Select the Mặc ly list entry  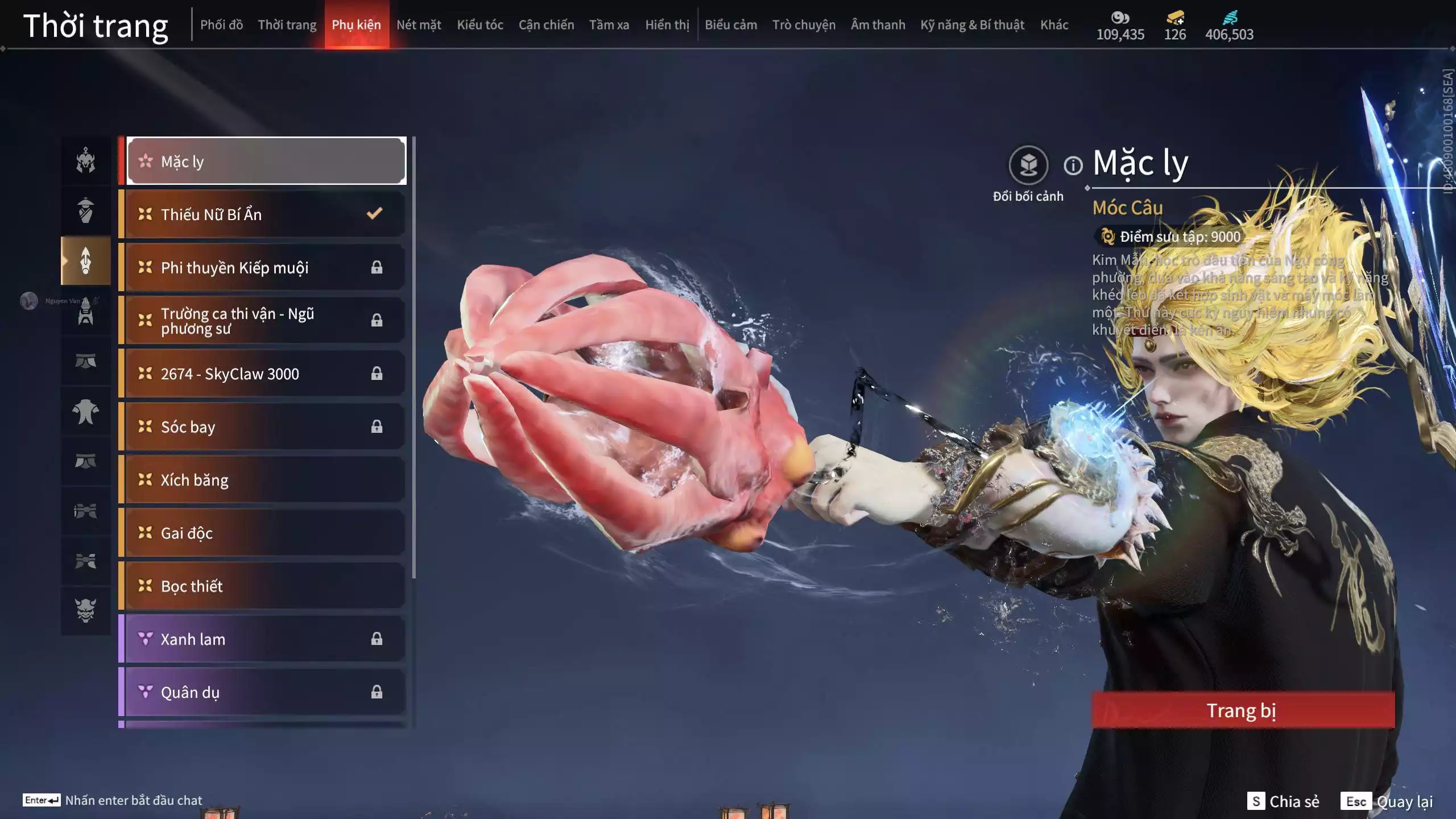[266, 162]
